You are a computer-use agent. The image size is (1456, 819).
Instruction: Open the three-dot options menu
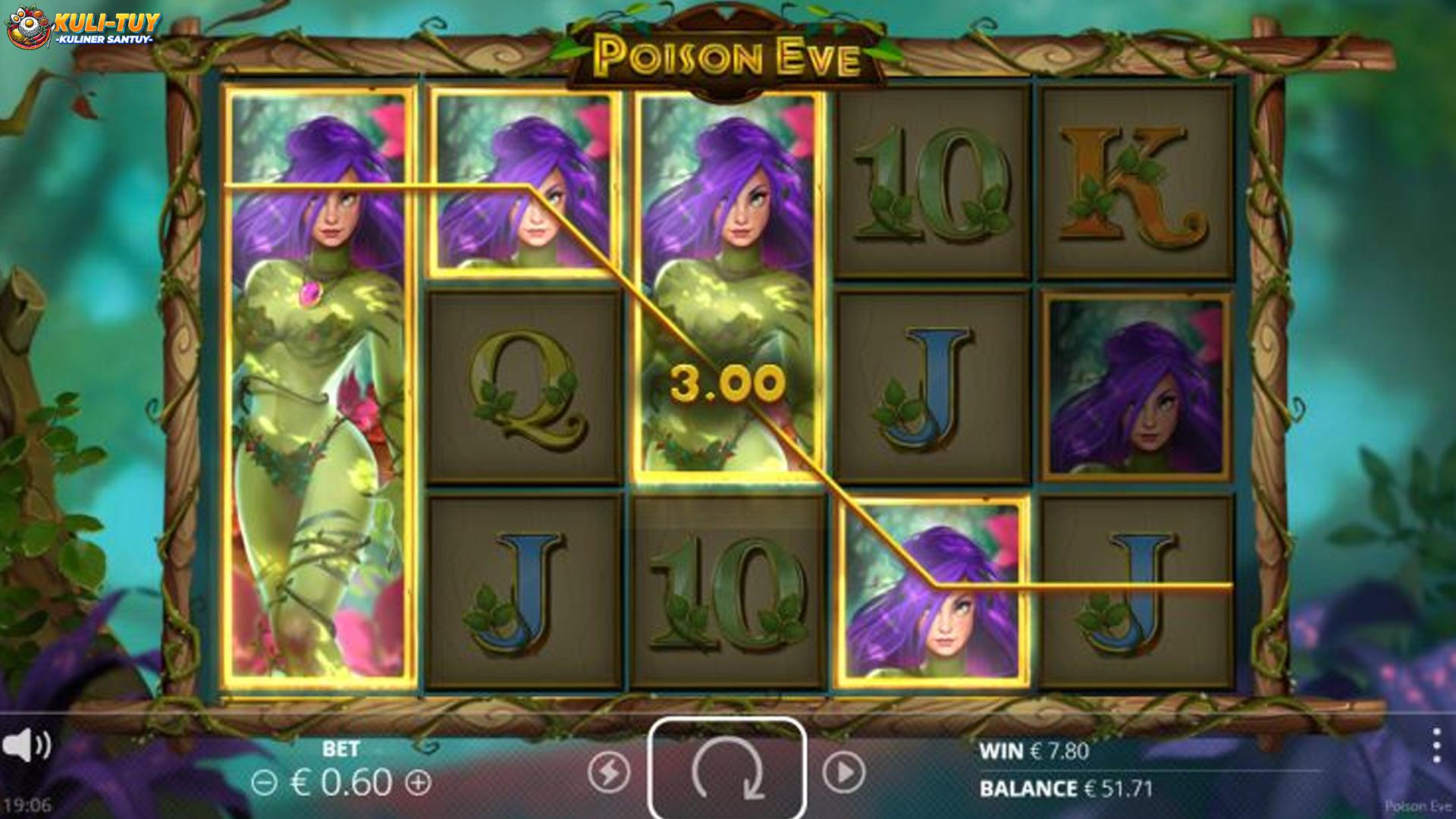tap(1436, 746)
